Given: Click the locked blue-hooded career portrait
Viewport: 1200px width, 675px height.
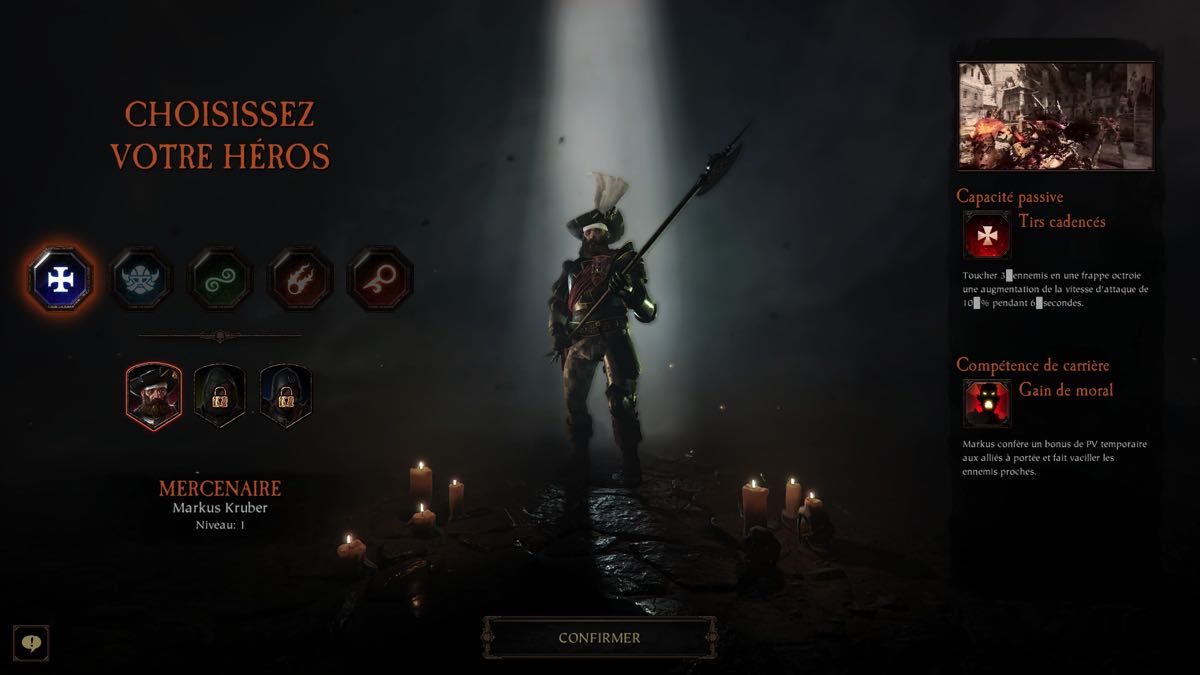Looking at the screenshot, I should click(286, 394).
